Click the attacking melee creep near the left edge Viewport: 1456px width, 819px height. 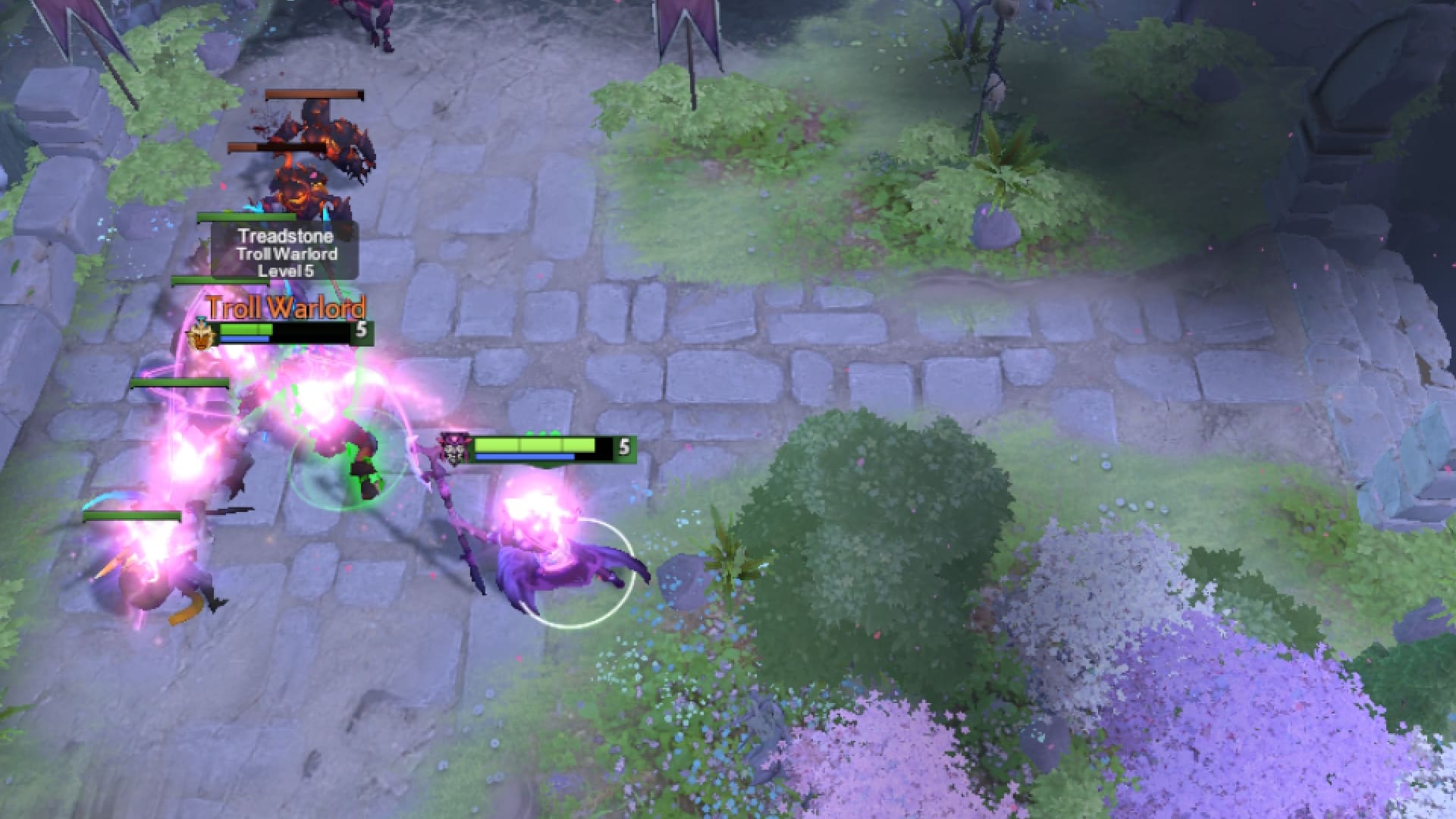pos(152,584)
